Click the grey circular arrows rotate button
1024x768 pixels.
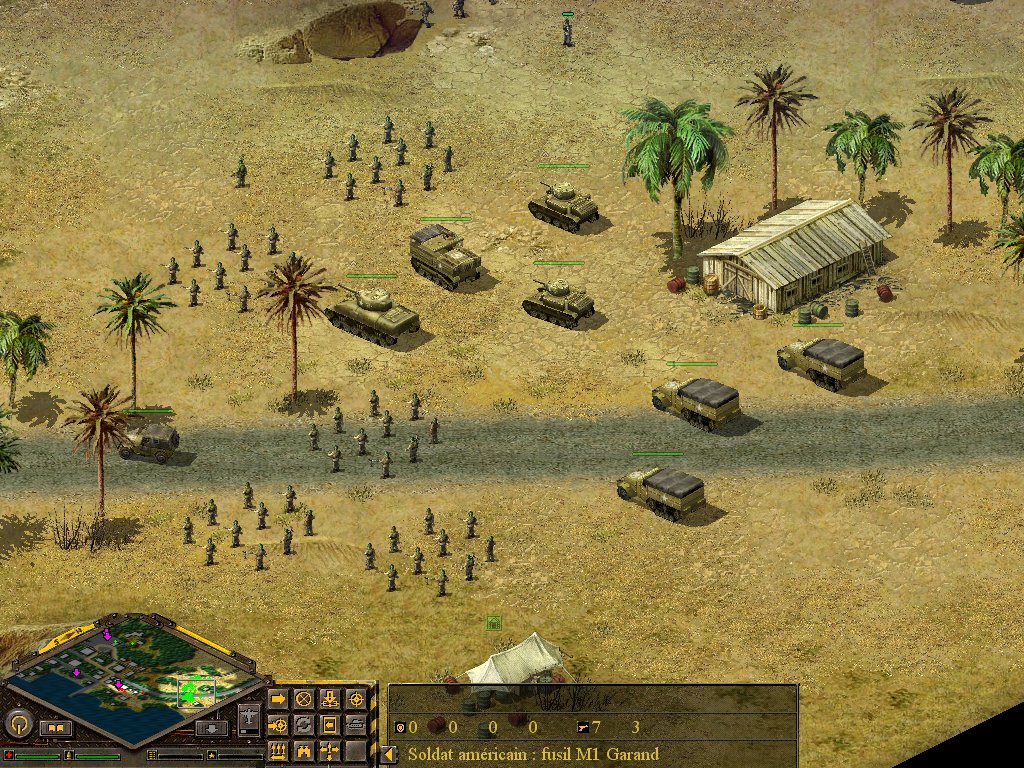pos(304,724)
